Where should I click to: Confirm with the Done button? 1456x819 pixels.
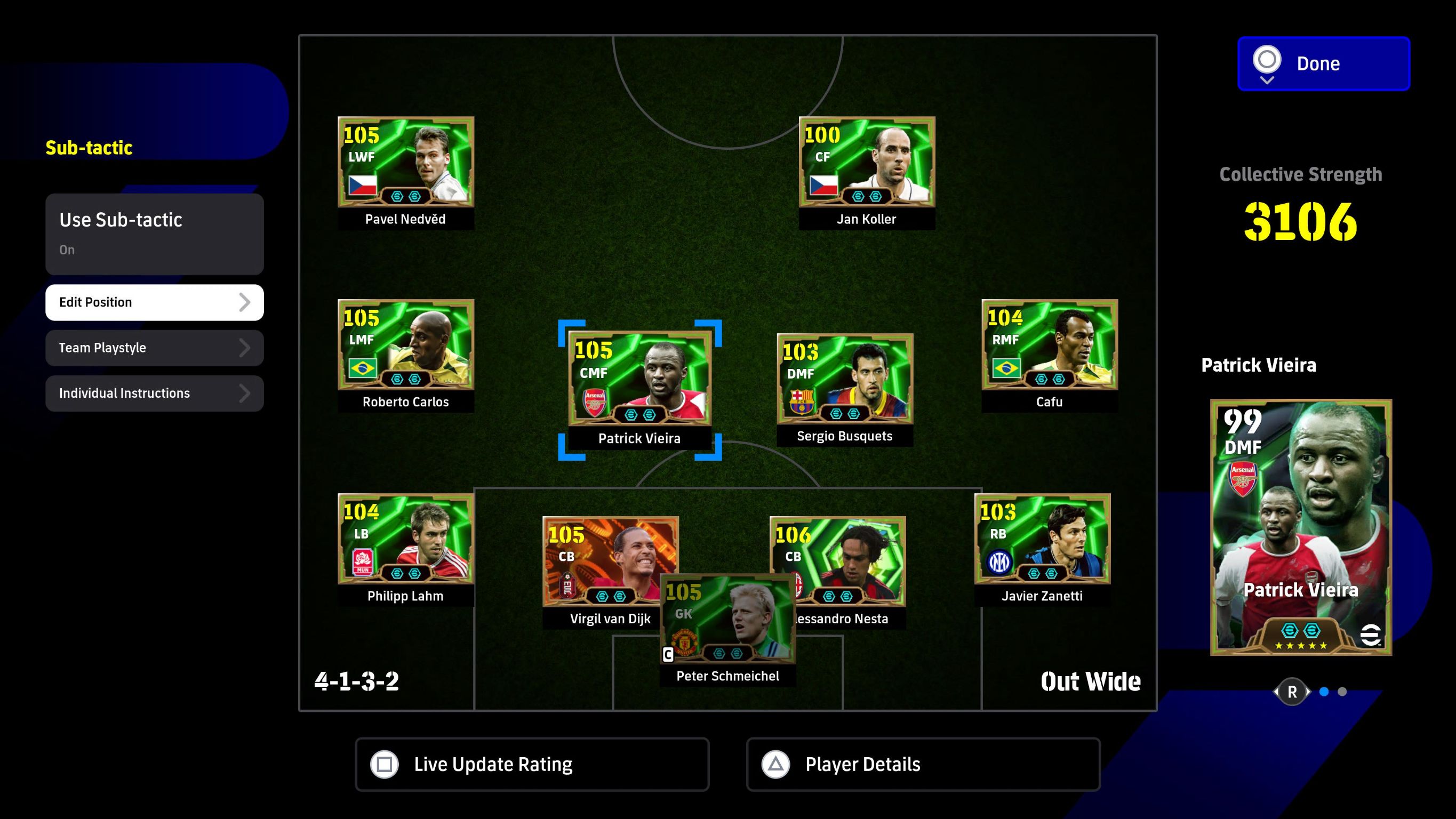point(1323,63)
